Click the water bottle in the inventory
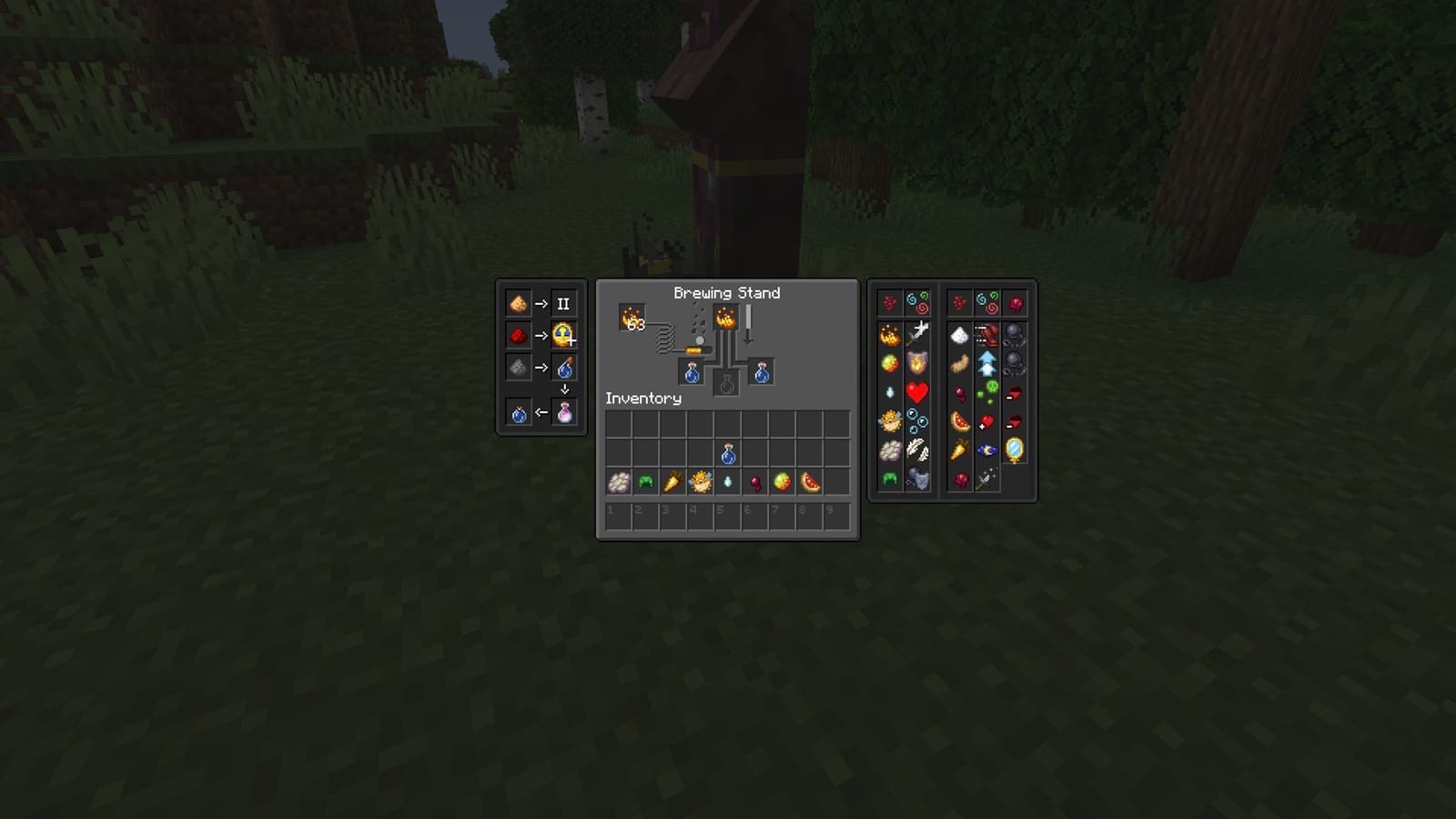Viewport: 1456px width, 819px height. tap(728, 453)
